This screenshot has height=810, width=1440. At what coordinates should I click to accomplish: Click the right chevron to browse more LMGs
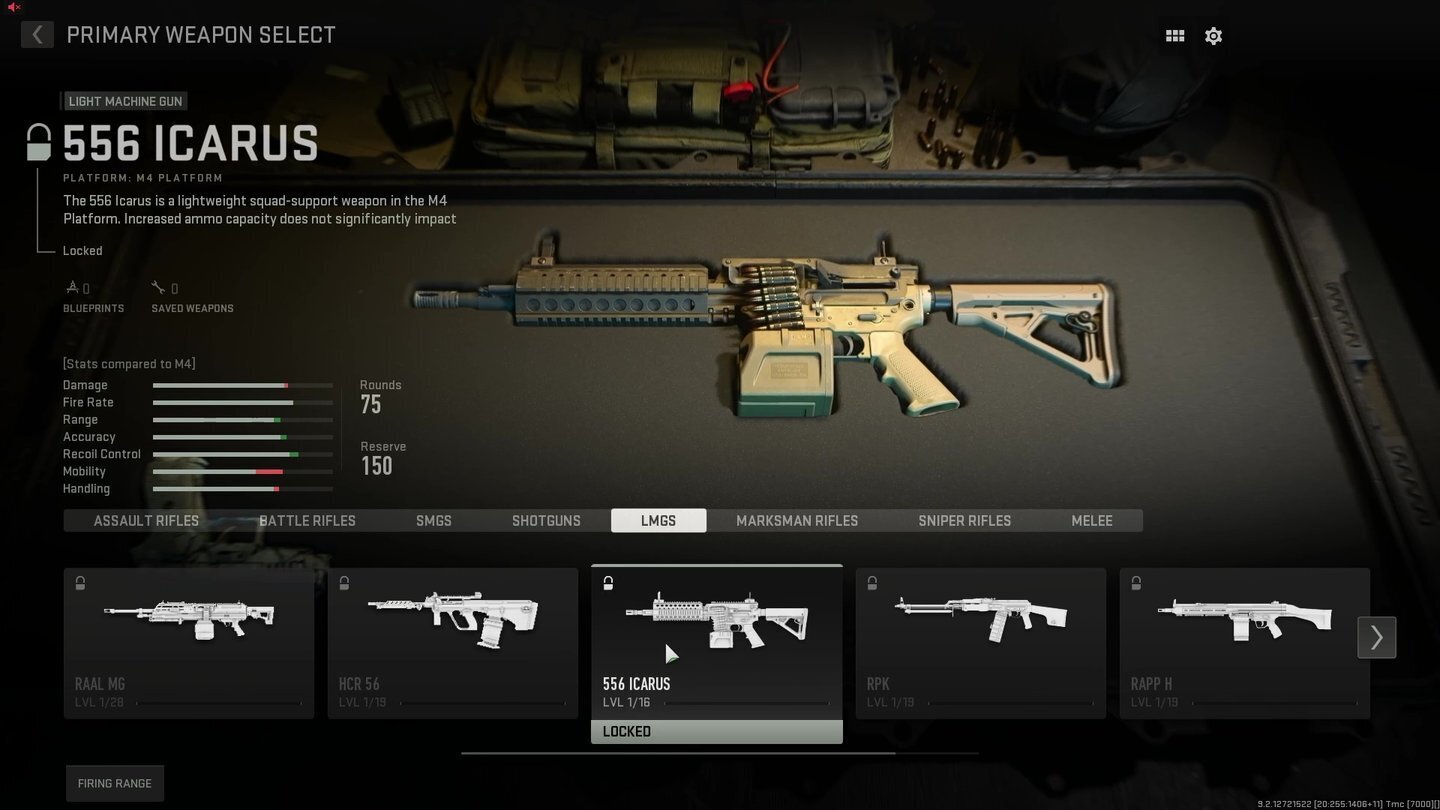point(1377,637)
